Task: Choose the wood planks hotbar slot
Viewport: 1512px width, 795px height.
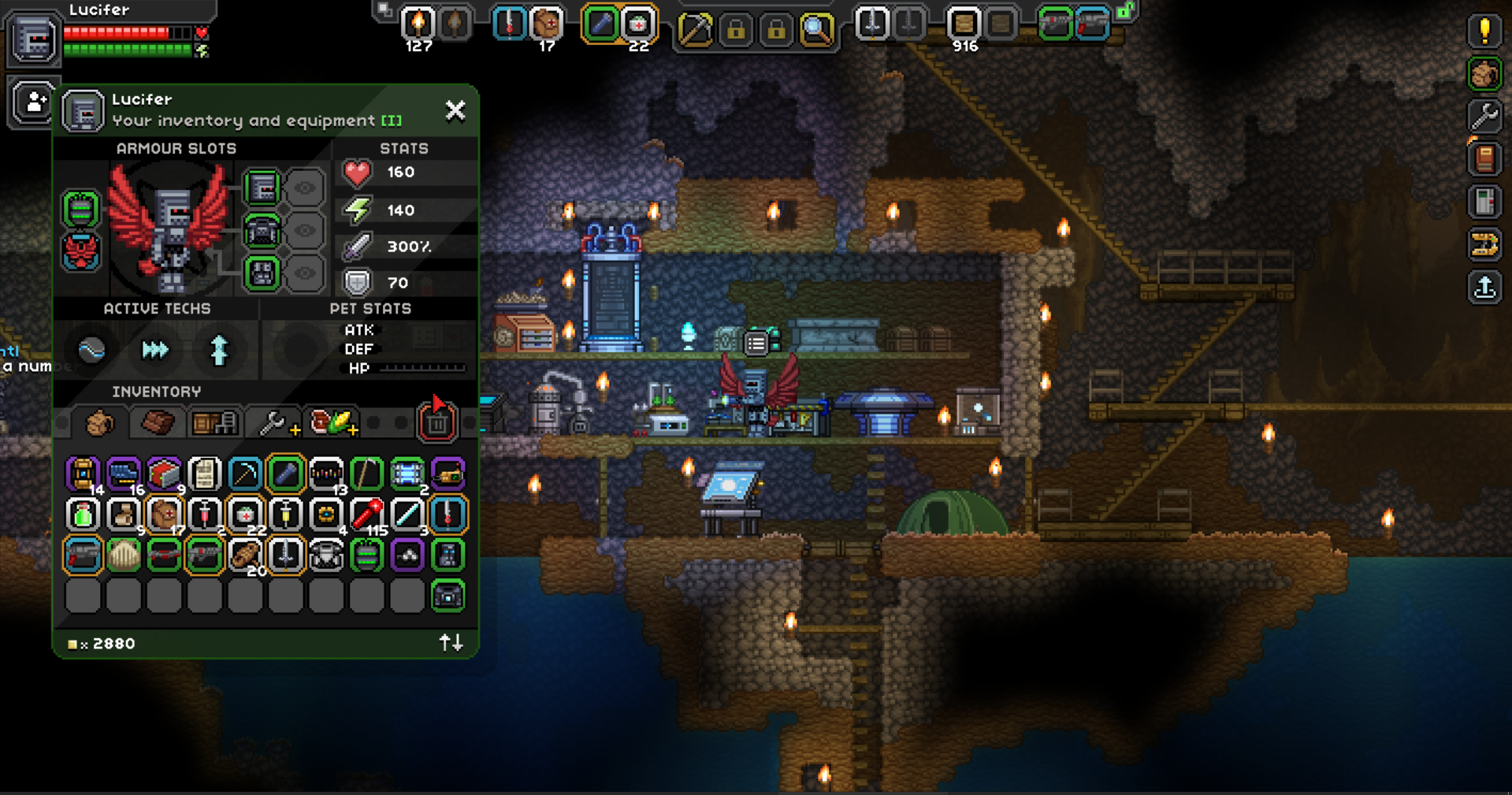Action: coord(963,24)
